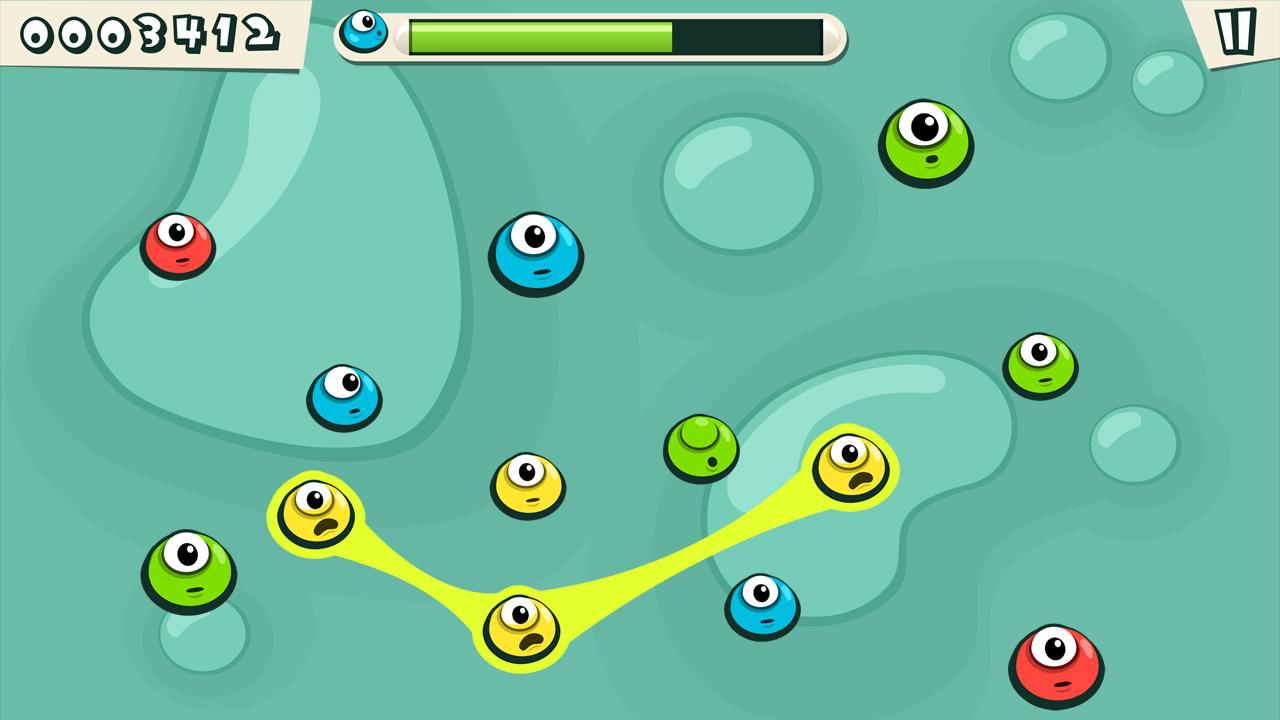The width and height of the screenshot is (1280, 720).
Task: Select the red blob near the top-left
Action: point(178,243)
